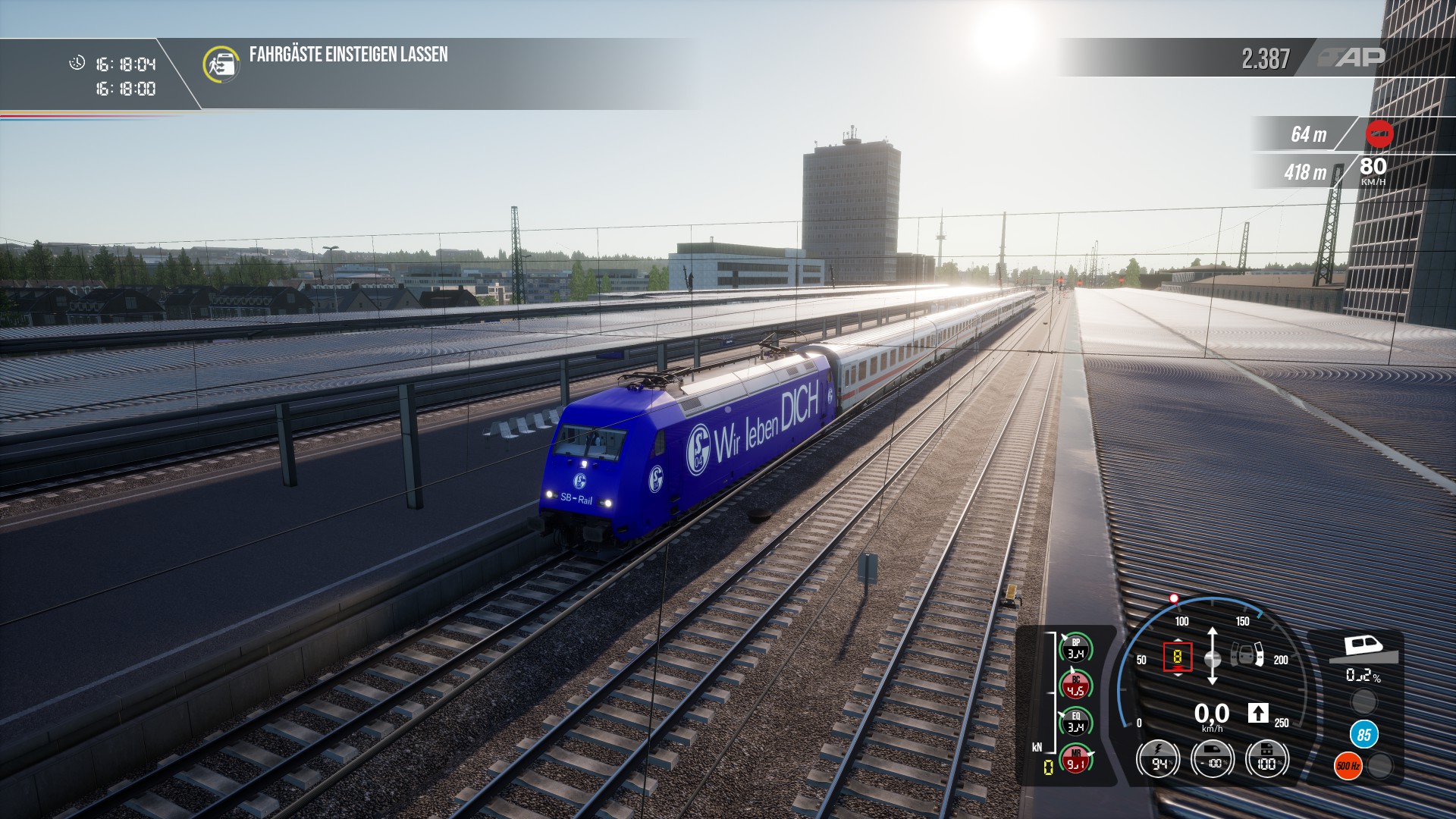Click the BP brake pipe pressure gauge

click(1075, 648)
